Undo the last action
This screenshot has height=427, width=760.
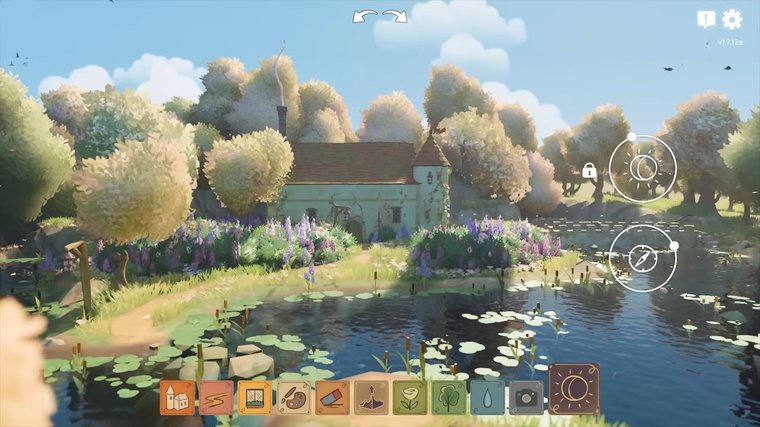(365, 16)
